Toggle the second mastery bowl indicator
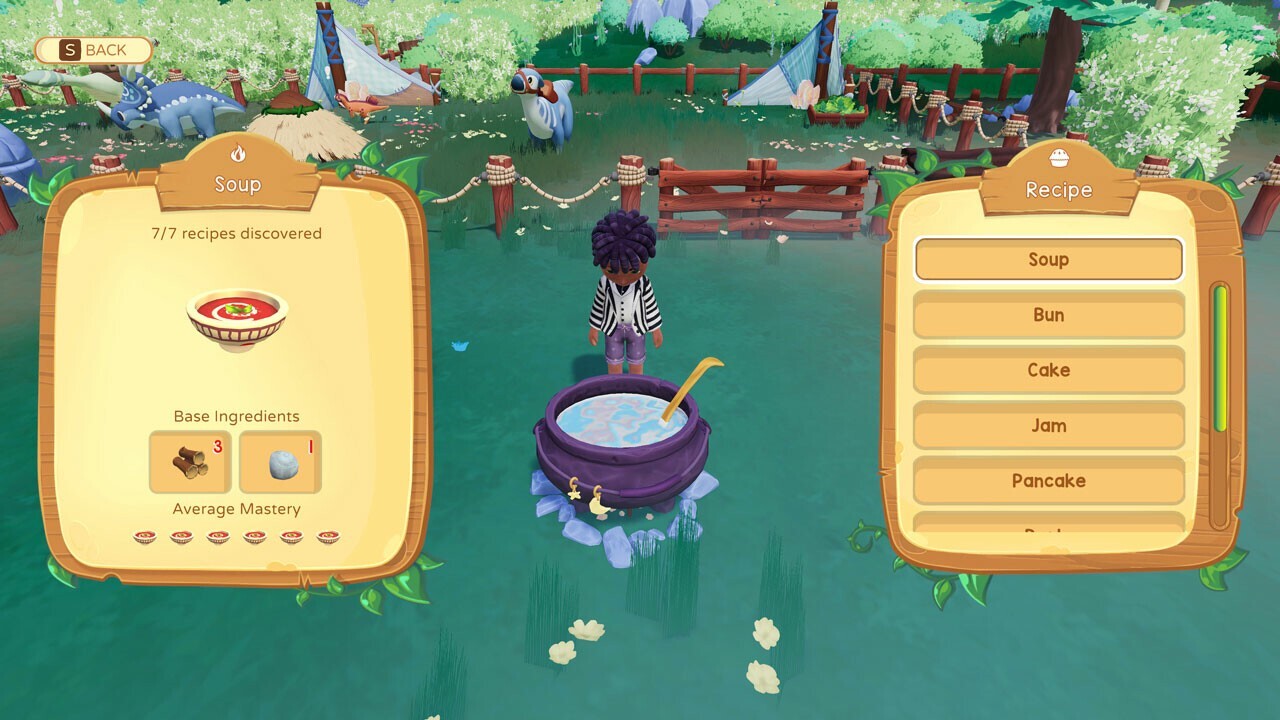1280x720 pixels. (x=181, y=537)
